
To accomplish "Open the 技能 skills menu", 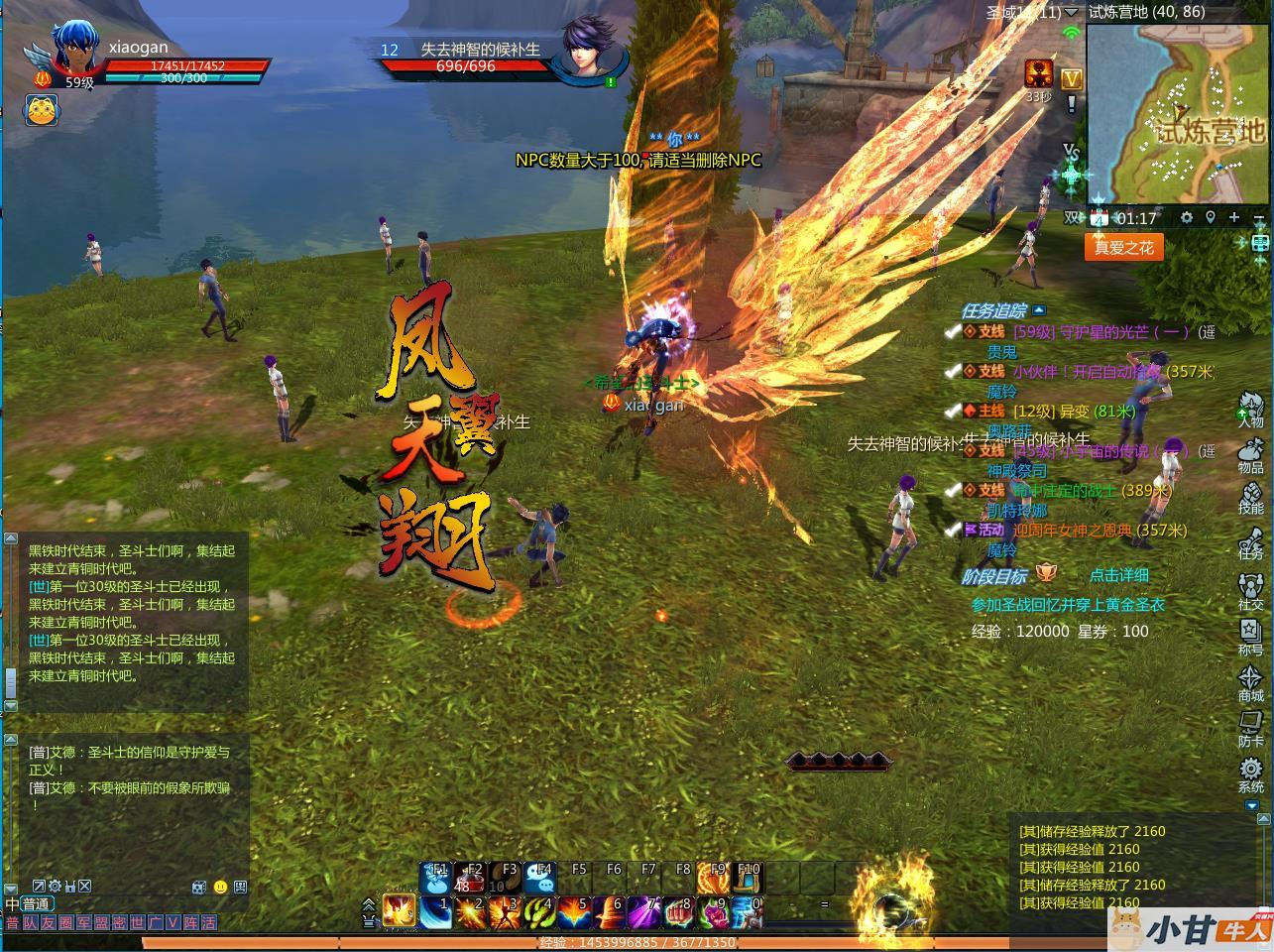I will [x=1250, y=496].
